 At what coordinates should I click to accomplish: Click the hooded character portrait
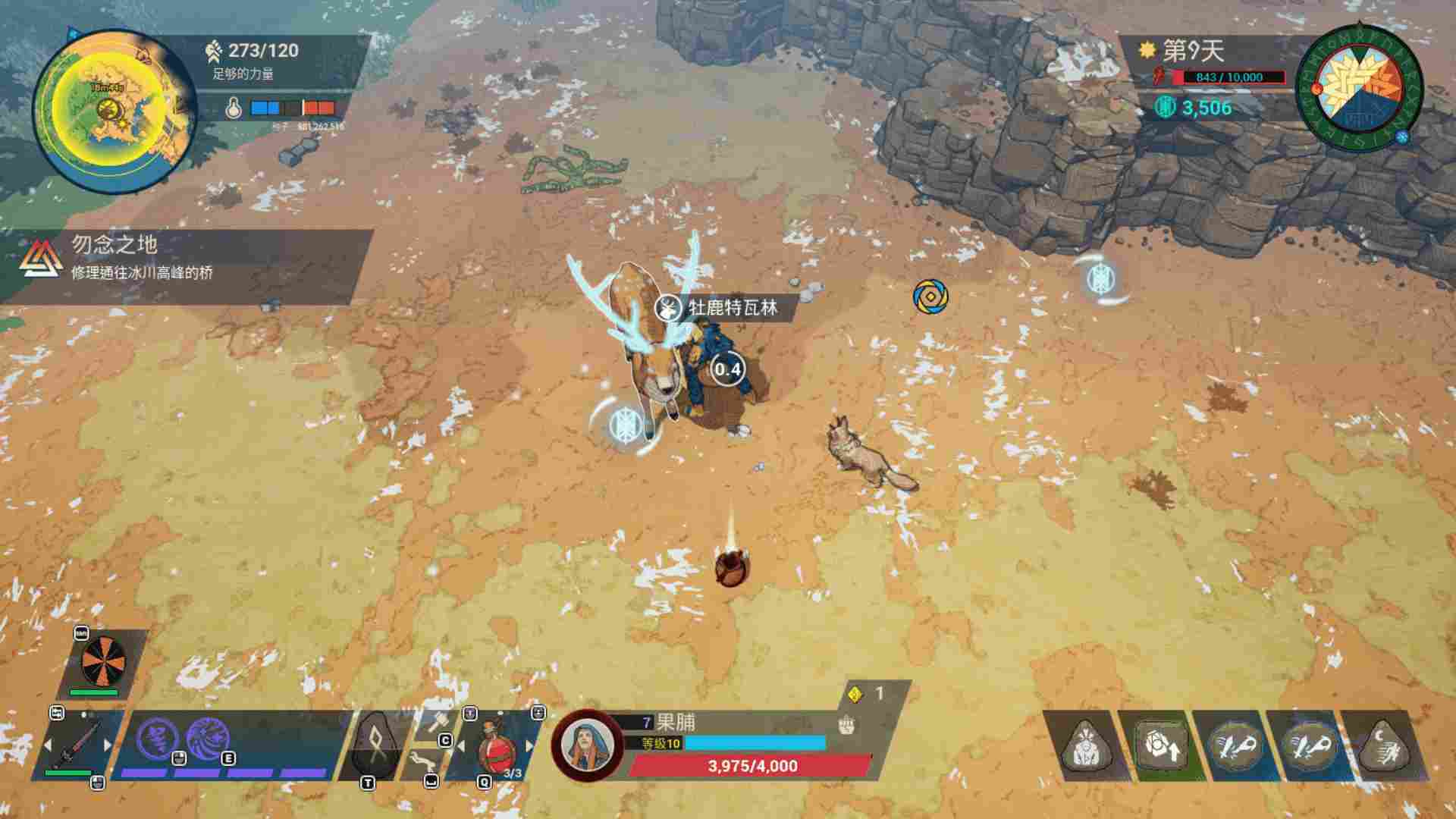(588, 745)
